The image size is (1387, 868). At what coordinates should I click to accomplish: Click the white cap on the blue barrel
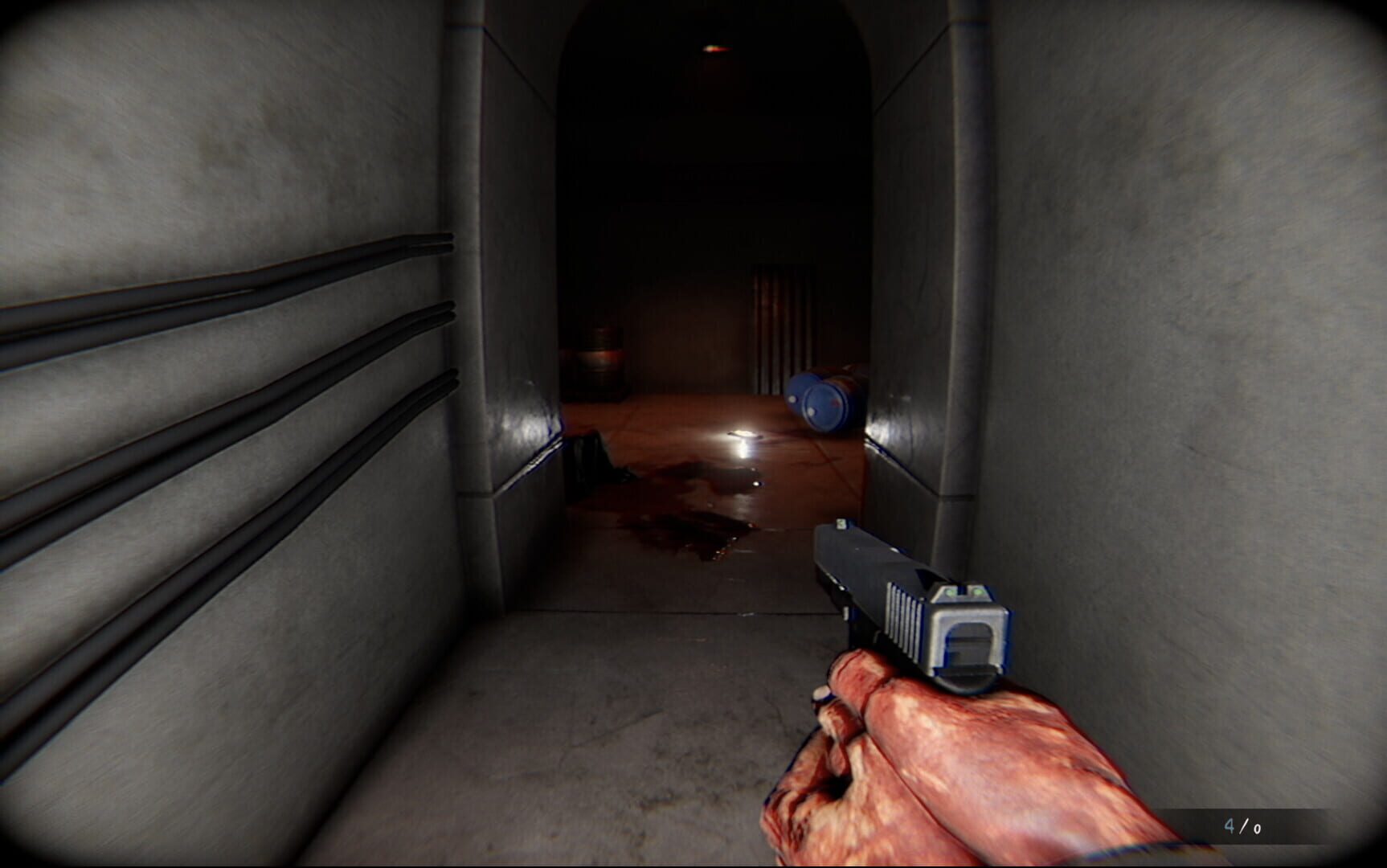pos(792,399)
